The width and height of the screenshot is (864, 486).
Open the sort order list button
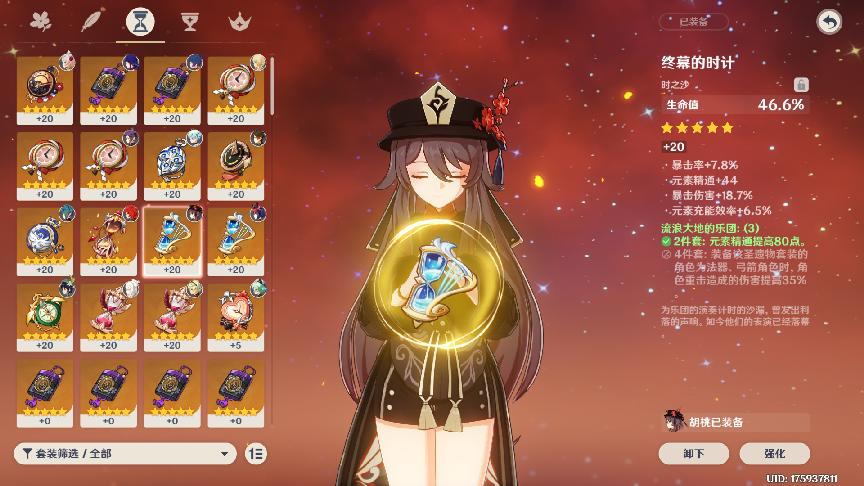tap(256, 453)
